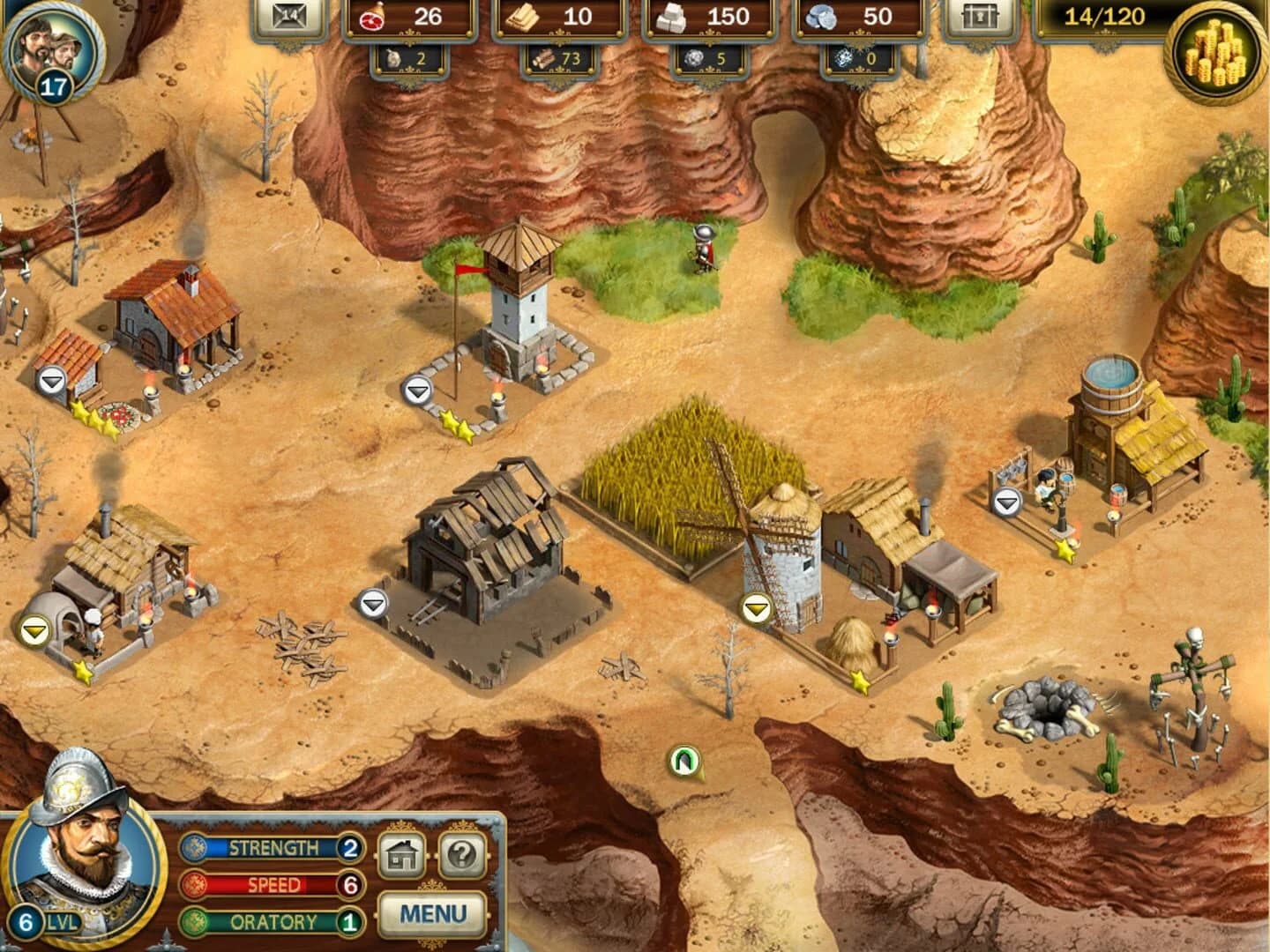Click the yellow collect arrow on the windmill
Viewport: 1270px width, 952px height.
pos(756,607)
